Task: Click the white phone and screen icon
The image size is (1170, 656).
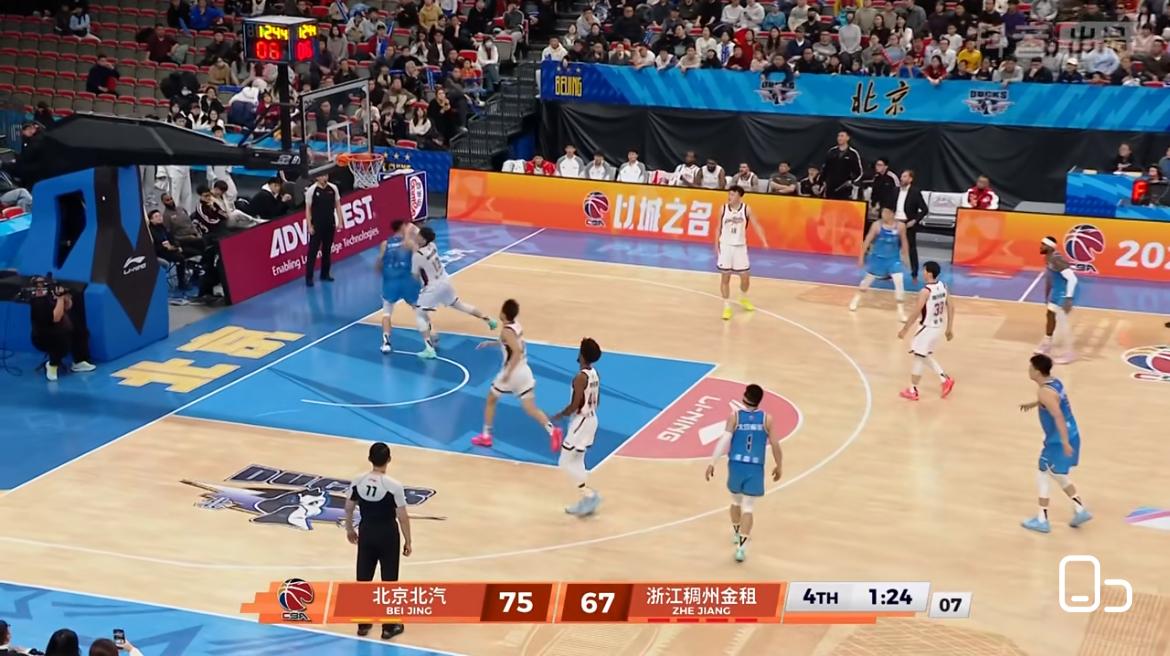Action: point(1094,584)
